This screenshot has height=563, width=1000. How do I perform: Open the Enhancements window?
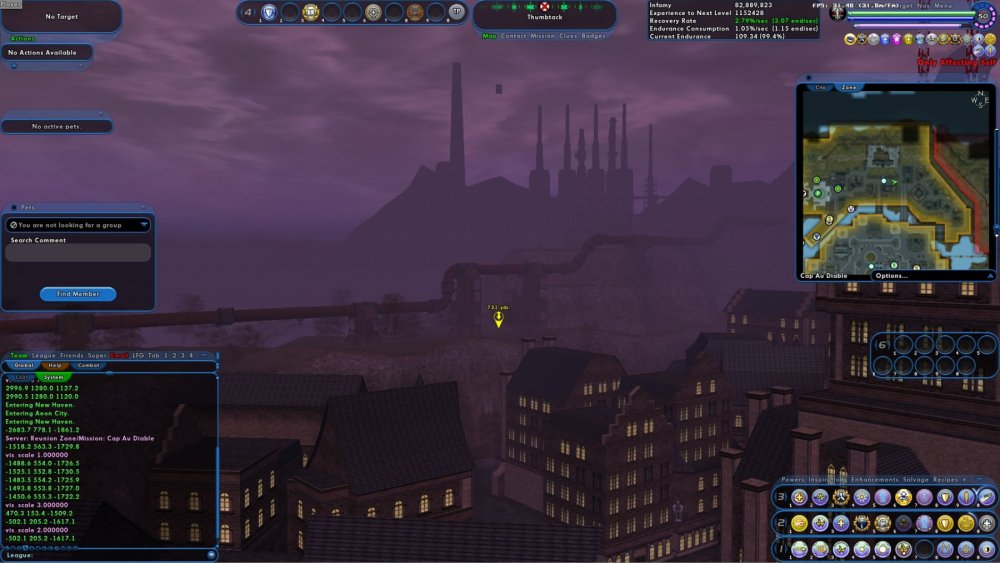pyautogui.click(x=875, y=480)
